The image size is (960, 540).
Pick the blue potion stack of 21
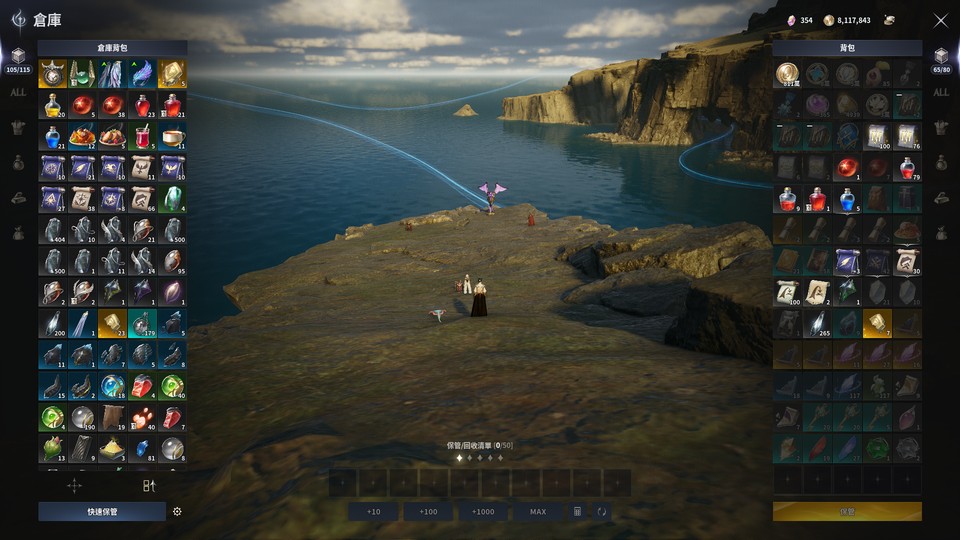pyautogui.click(x=53, y=136)
